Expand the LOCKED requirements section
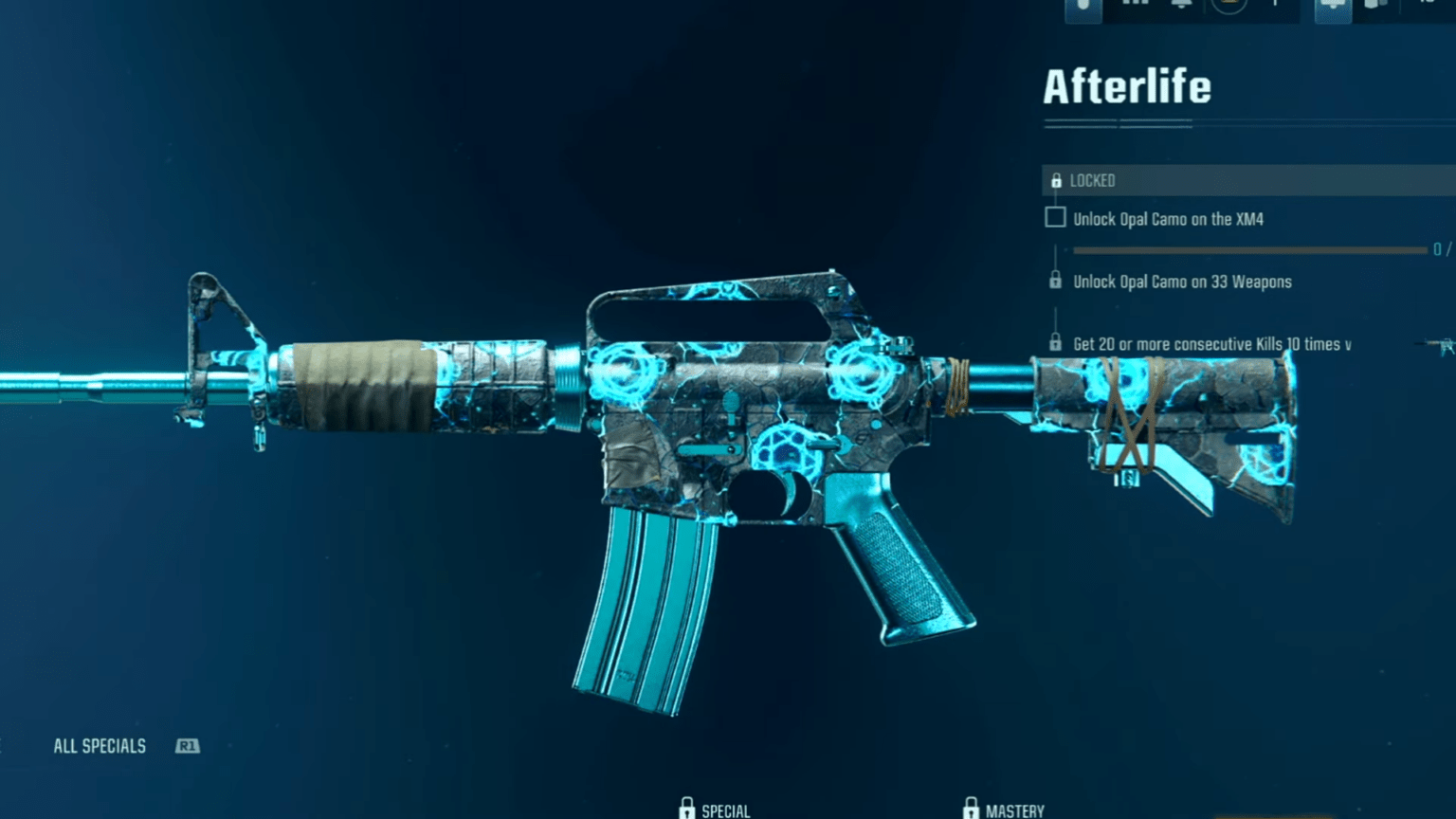Image resolution: width=1456 pixels, height=819 pixels. point(1232,180)
